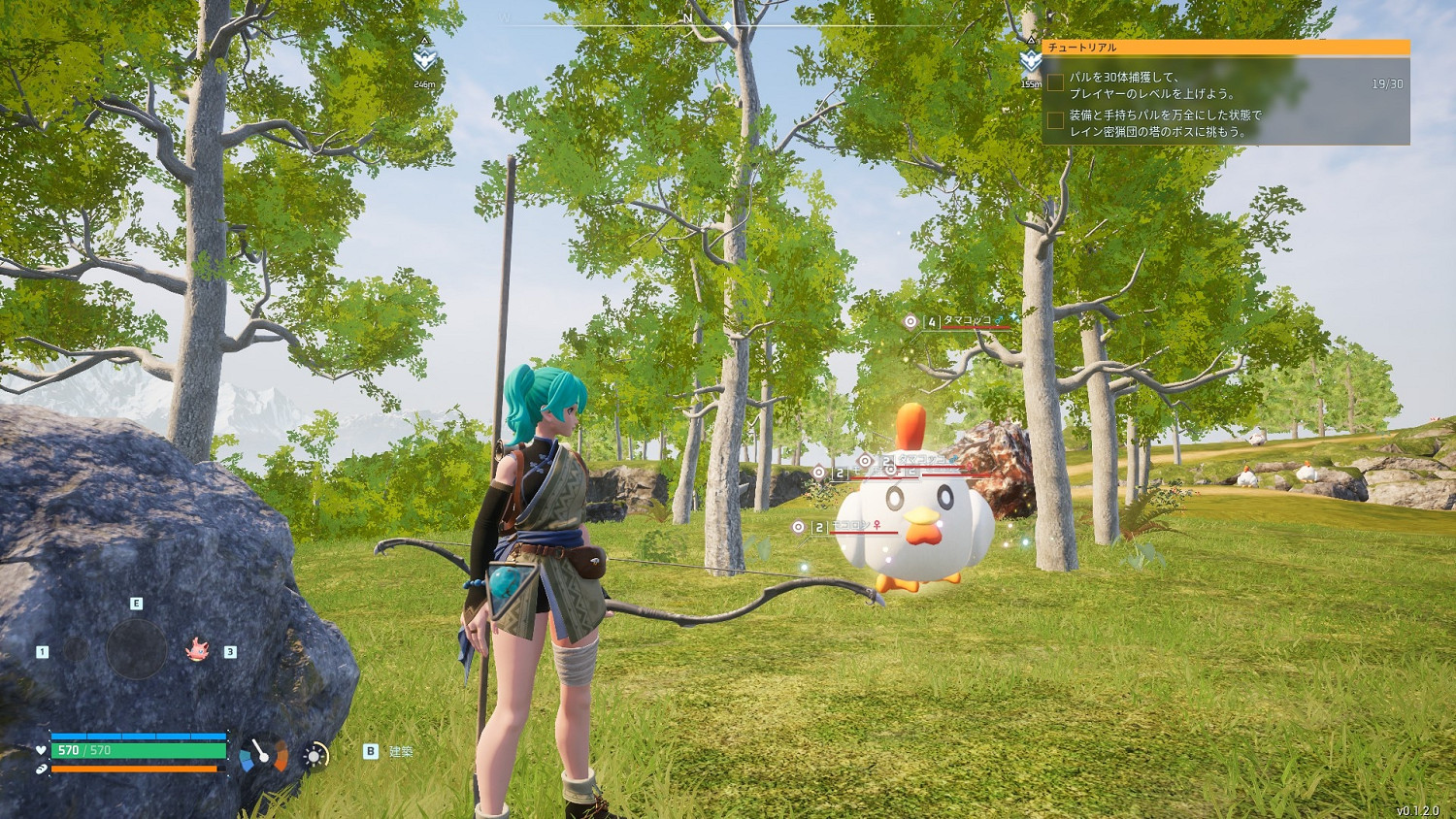Click the waypoint marker showing 155m
The image size is (1456, 819).
[1031, 61]
